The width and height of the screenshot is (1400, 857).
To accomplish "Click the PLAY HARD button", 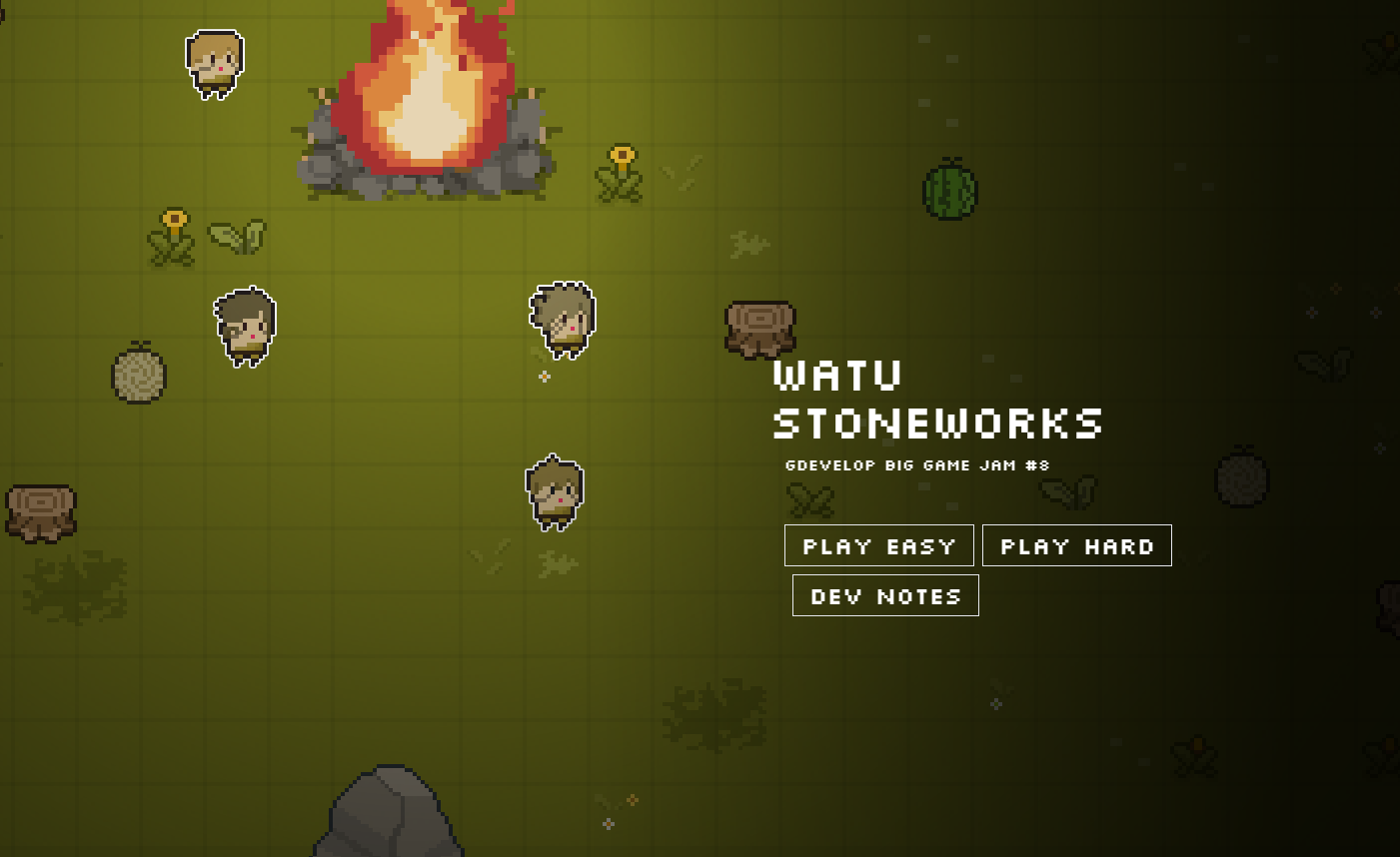I will (x=1076, y=545).
